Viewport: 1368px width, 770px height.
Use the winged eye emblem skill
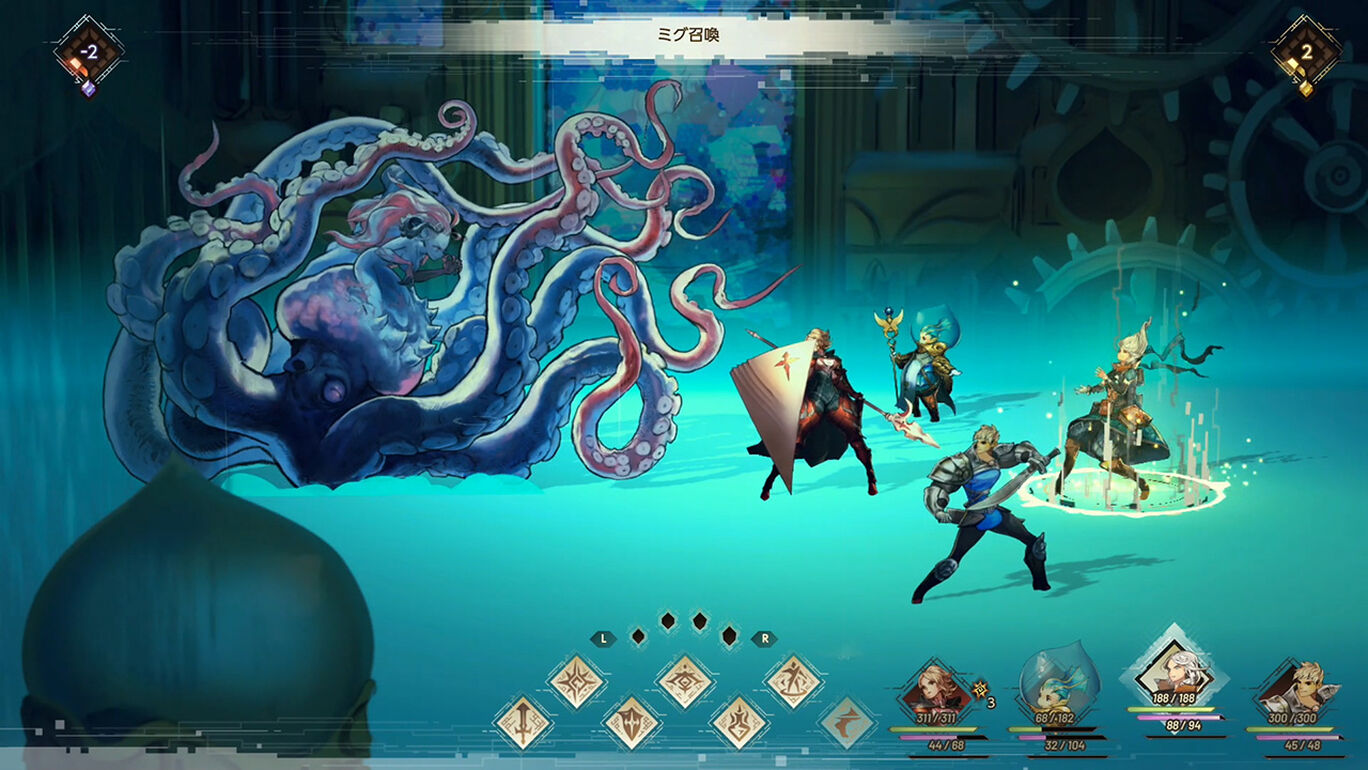(x=685, y=682)
